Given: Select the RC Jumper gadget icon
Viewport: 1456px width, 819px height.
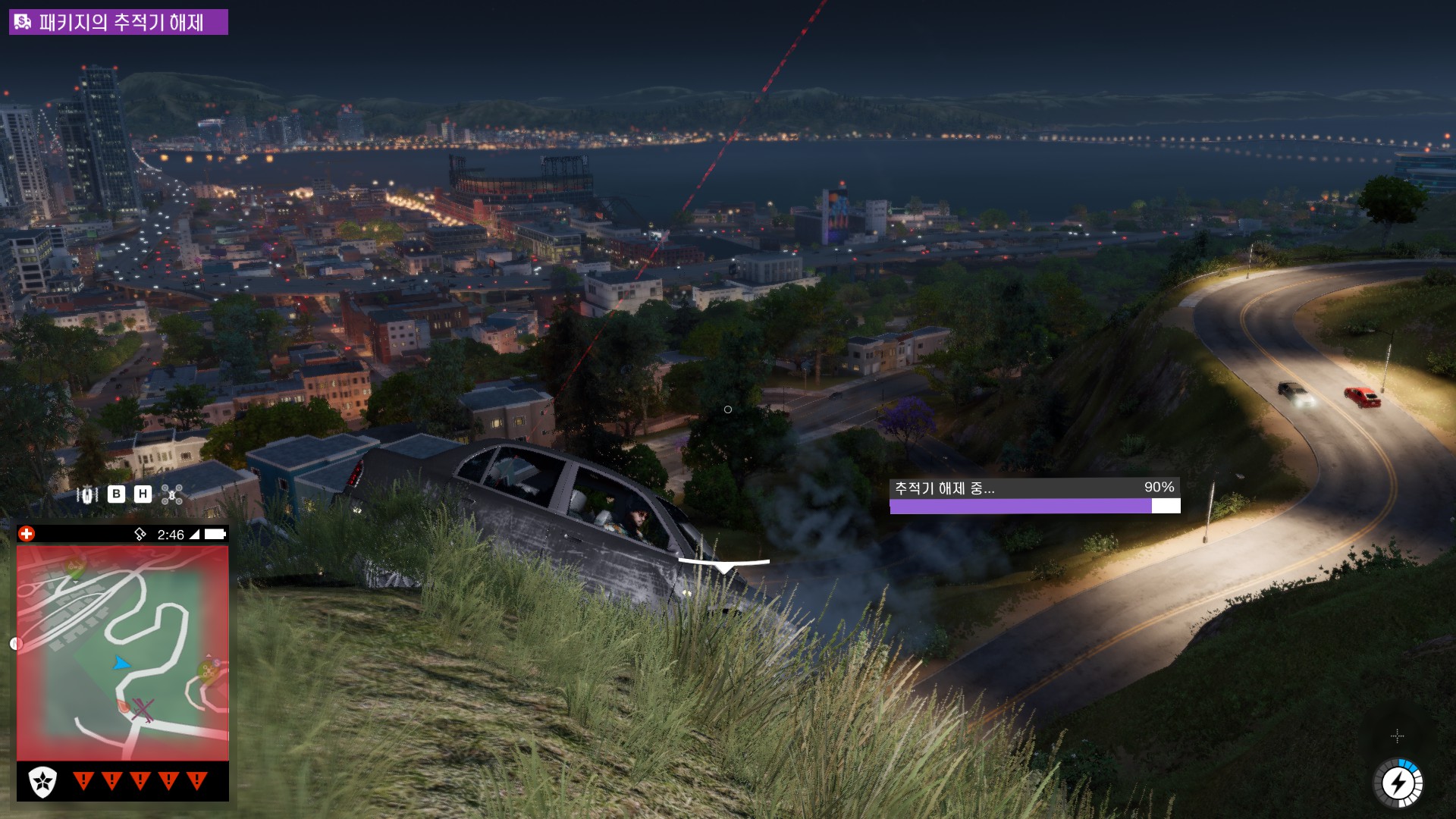Looking at the screenshot, I should [x=88, y=495].
